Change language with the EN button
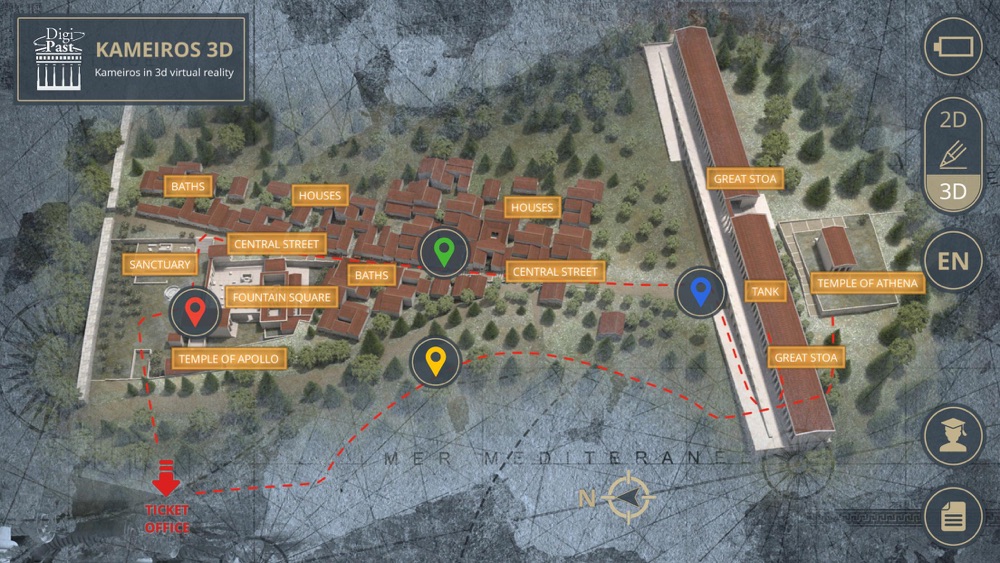This screenshot has width=1000, height=563. click(x=952, y=262)
